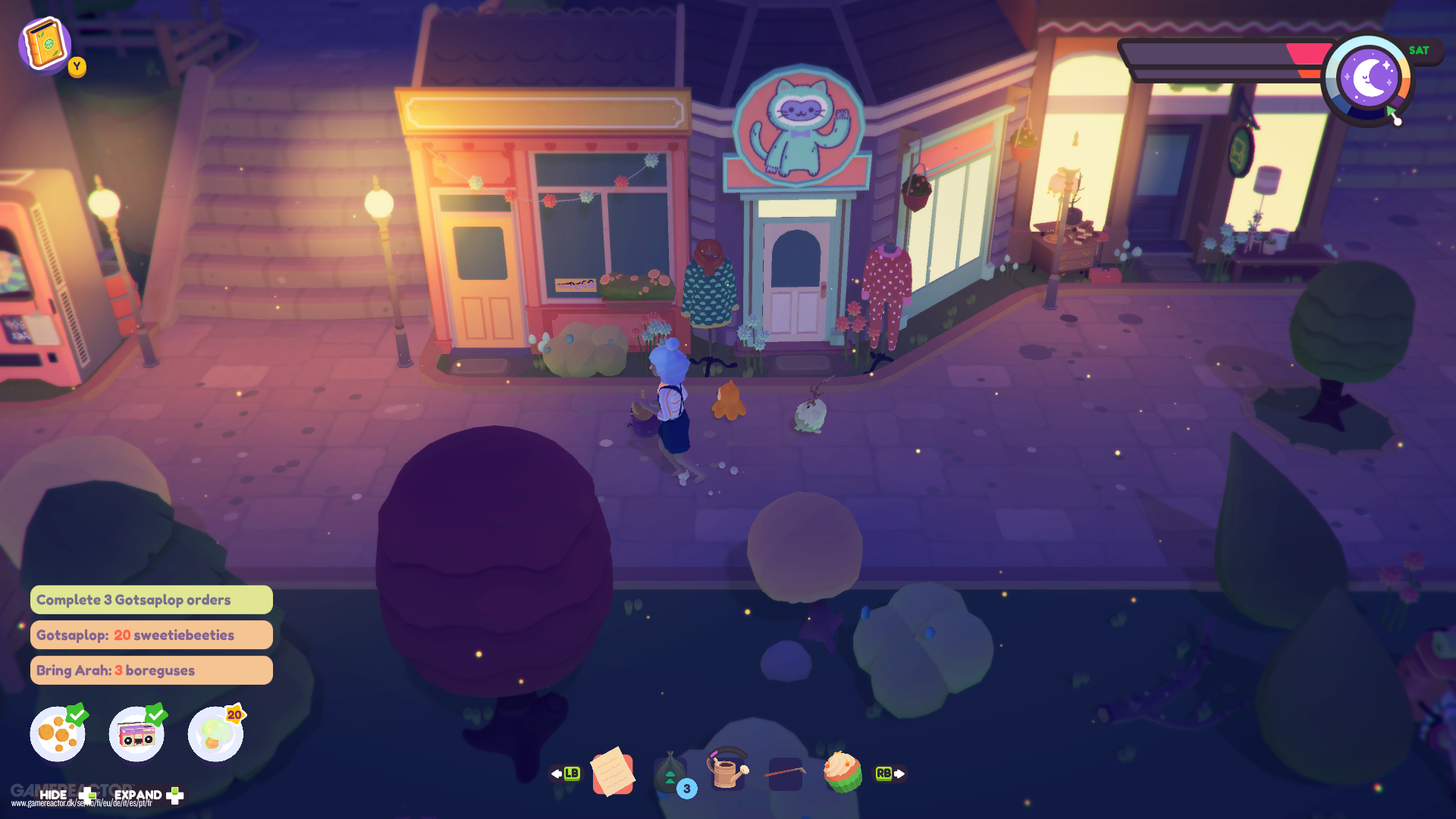1456x819 pixels.
Task: Click the boombox order icon
Action: 136,733
